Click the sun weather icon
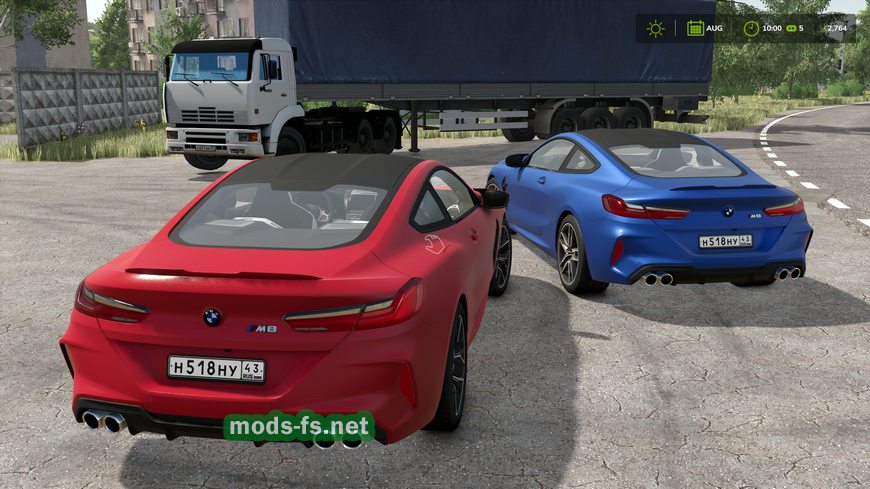870x489 pixels. point(655,28)
